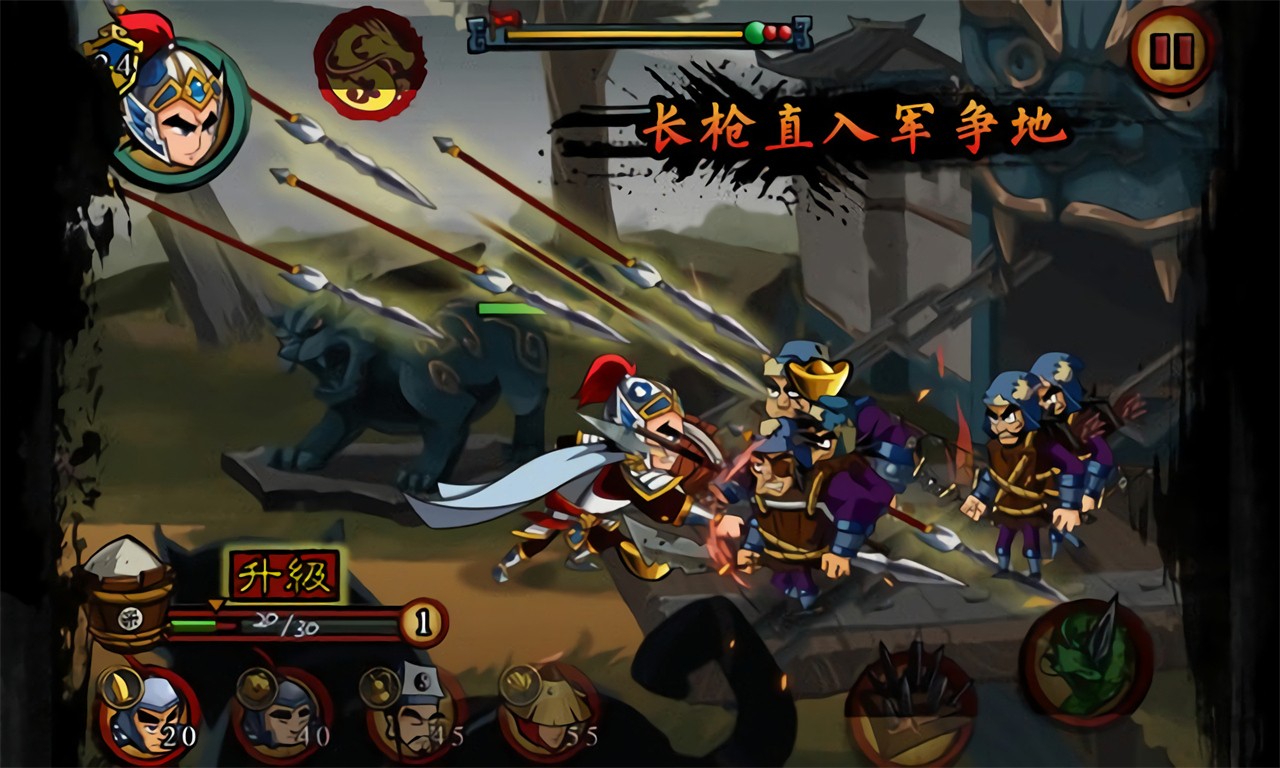Summon the straw-hat unit costing 55
Screen dimensions: 1280x768
pyautogui.click(x=549, y=714)
